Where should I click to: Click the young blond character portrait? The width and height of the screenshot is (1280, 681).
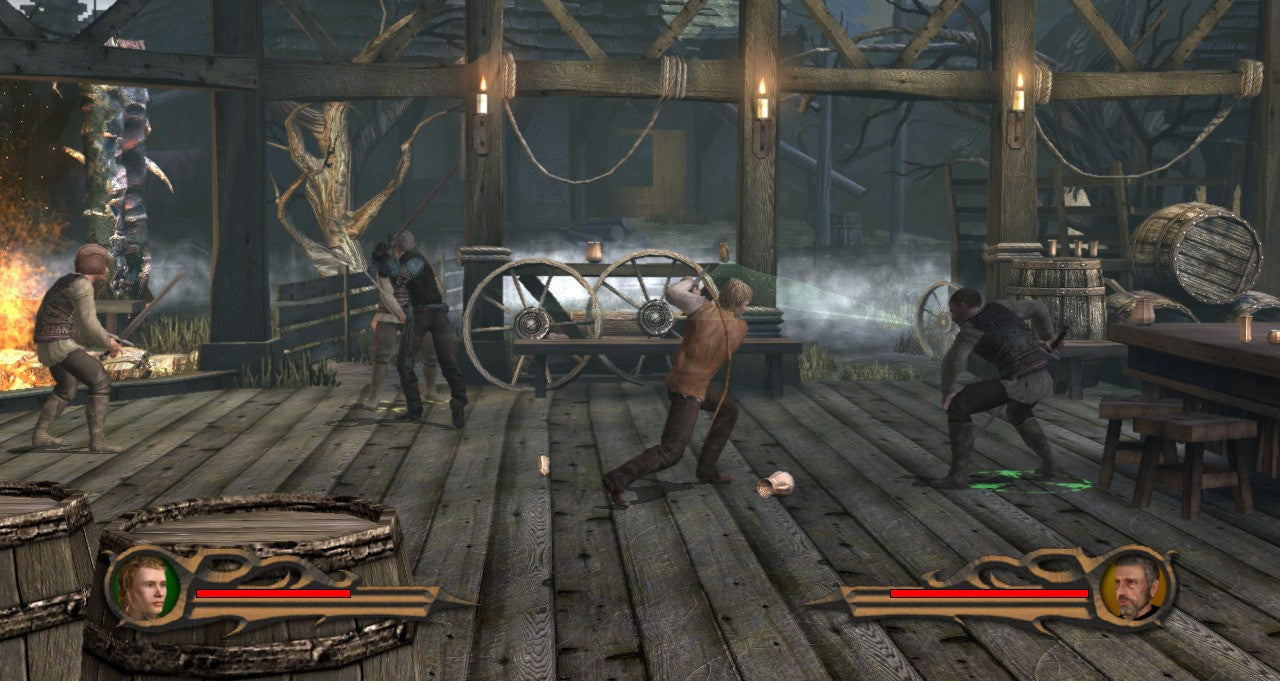pyautogui.click(x=143, y=586)
